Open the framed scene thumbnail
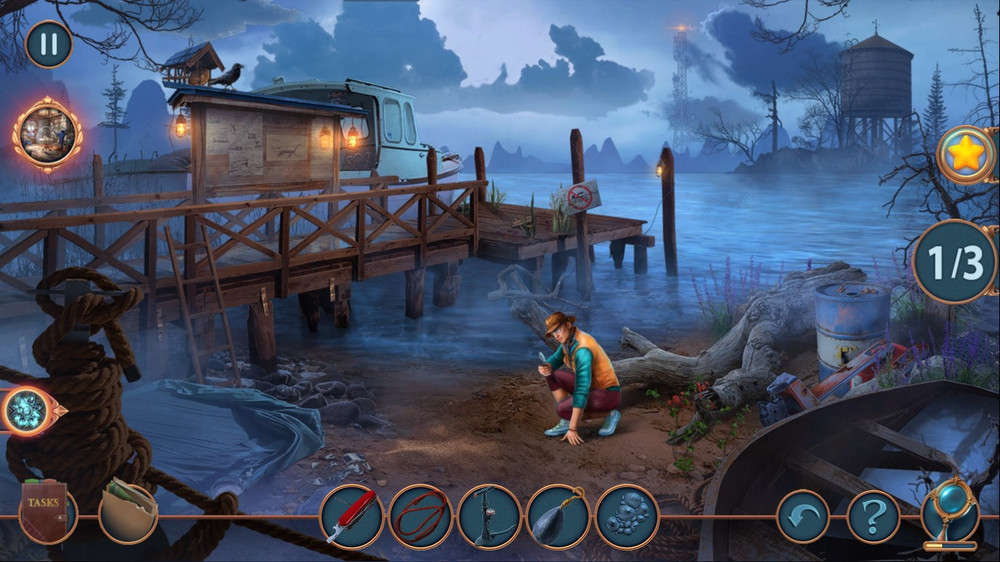The height and width of the screenshot is (562, 1000). click(x=47, y=135)
